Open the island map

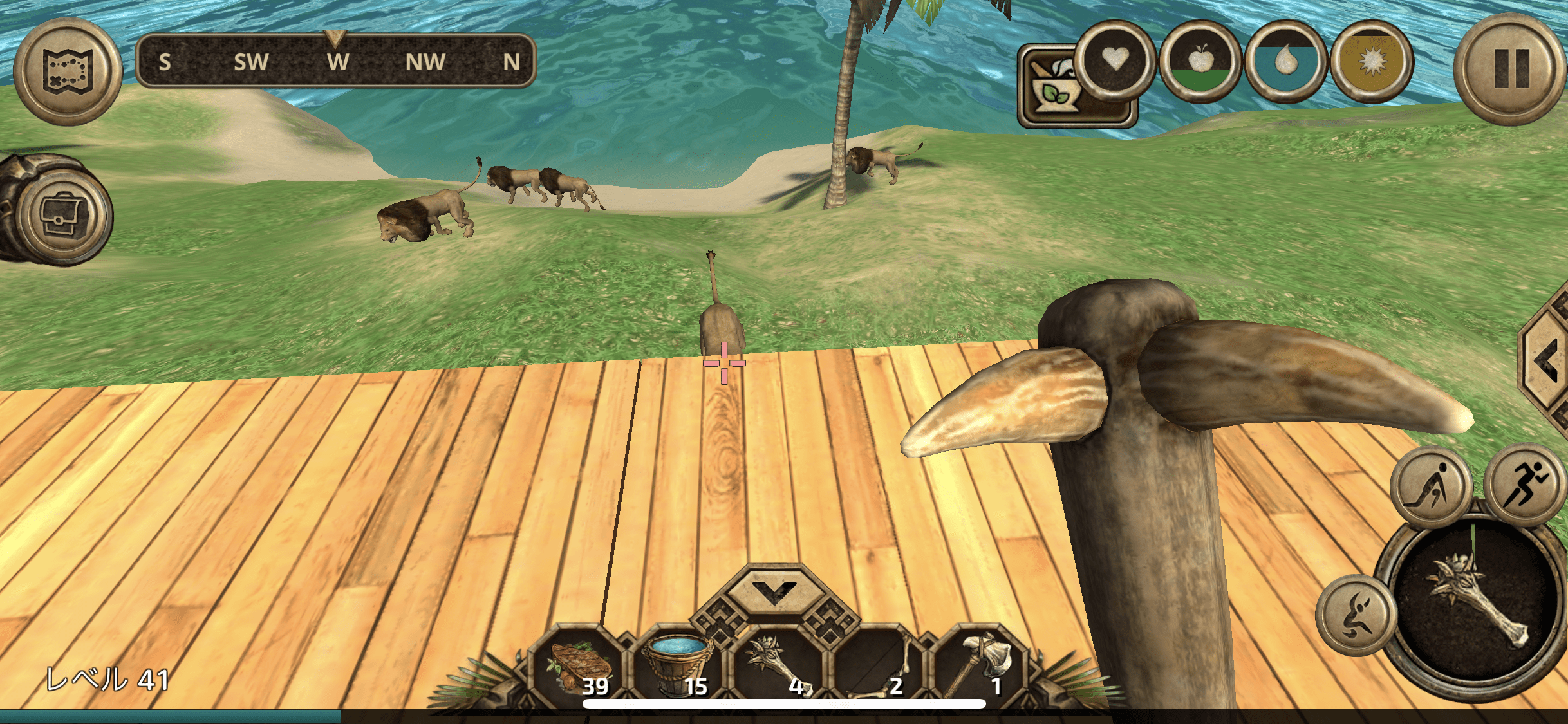coord(68,71)
